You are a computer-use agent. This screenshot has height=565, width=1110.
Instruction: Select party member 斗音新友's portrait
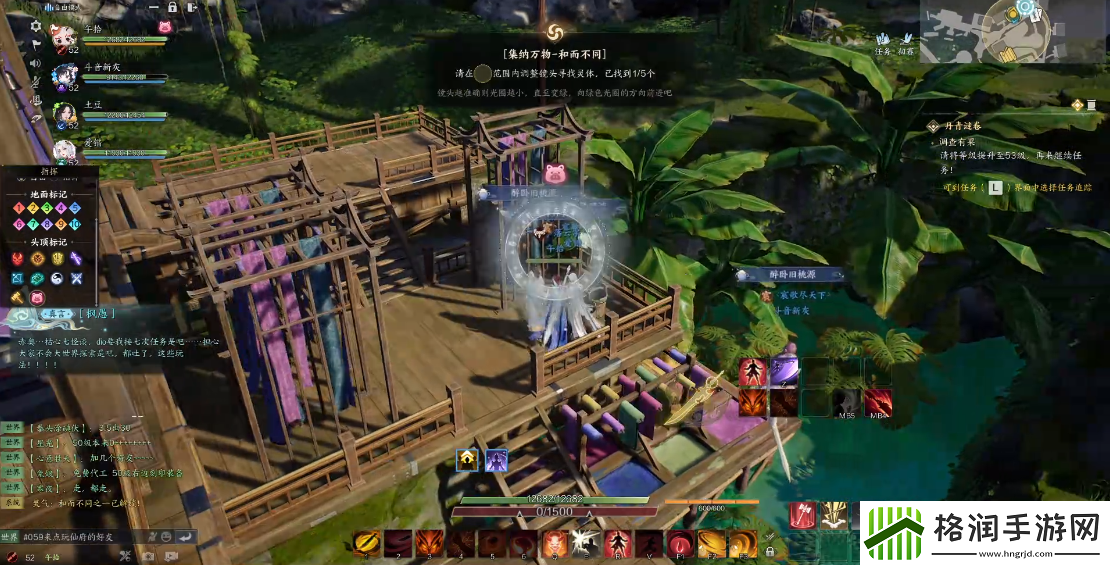pyautogui.click(x=66, y=76)
